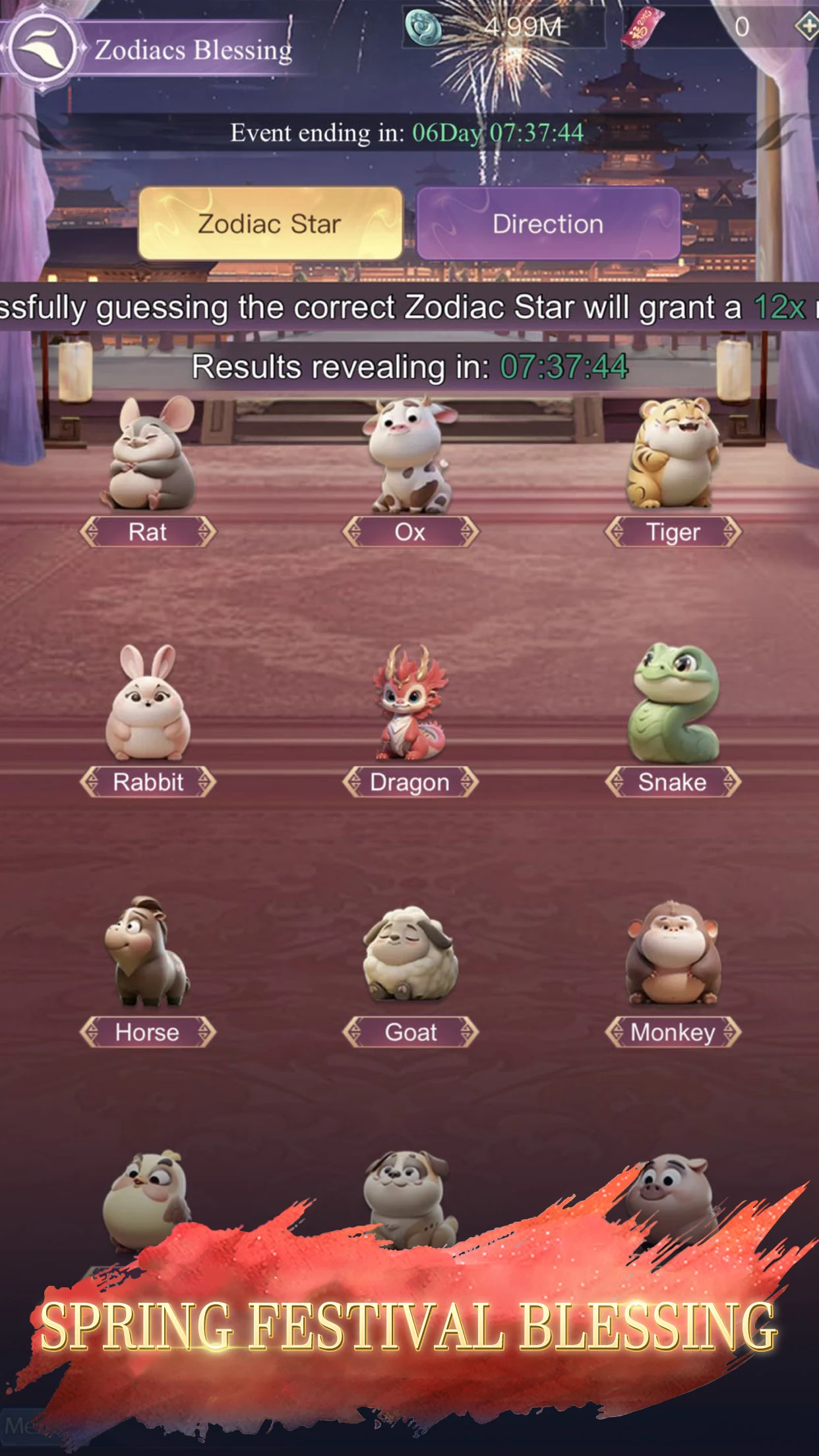Choose the Monkey zodiac

pyautogui.click(x=673, y=956)
